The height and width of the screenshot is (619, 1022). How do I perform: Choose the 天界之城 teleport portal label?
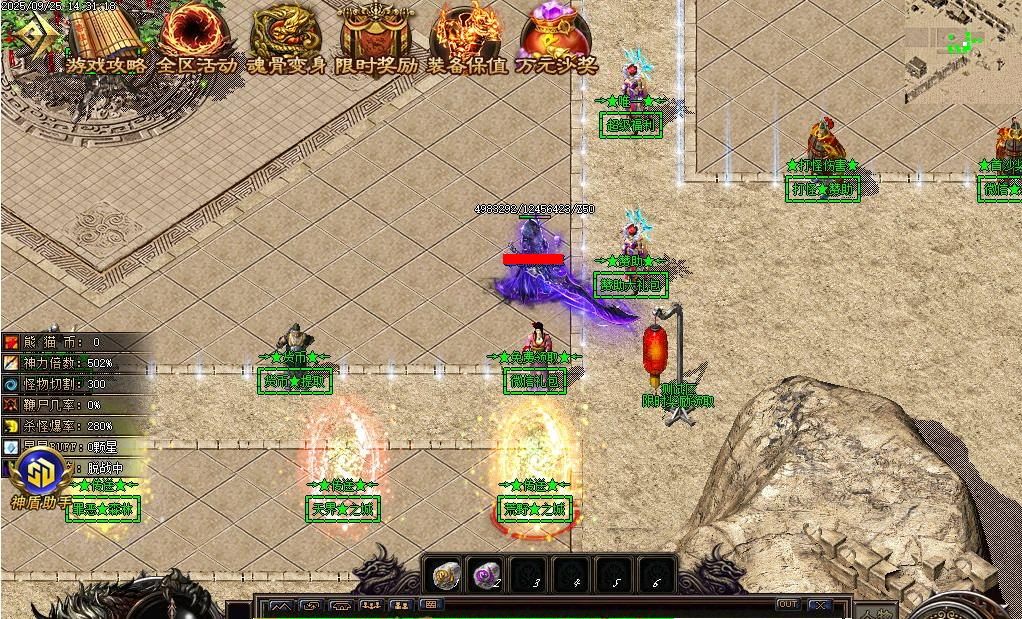coord(343,509)
